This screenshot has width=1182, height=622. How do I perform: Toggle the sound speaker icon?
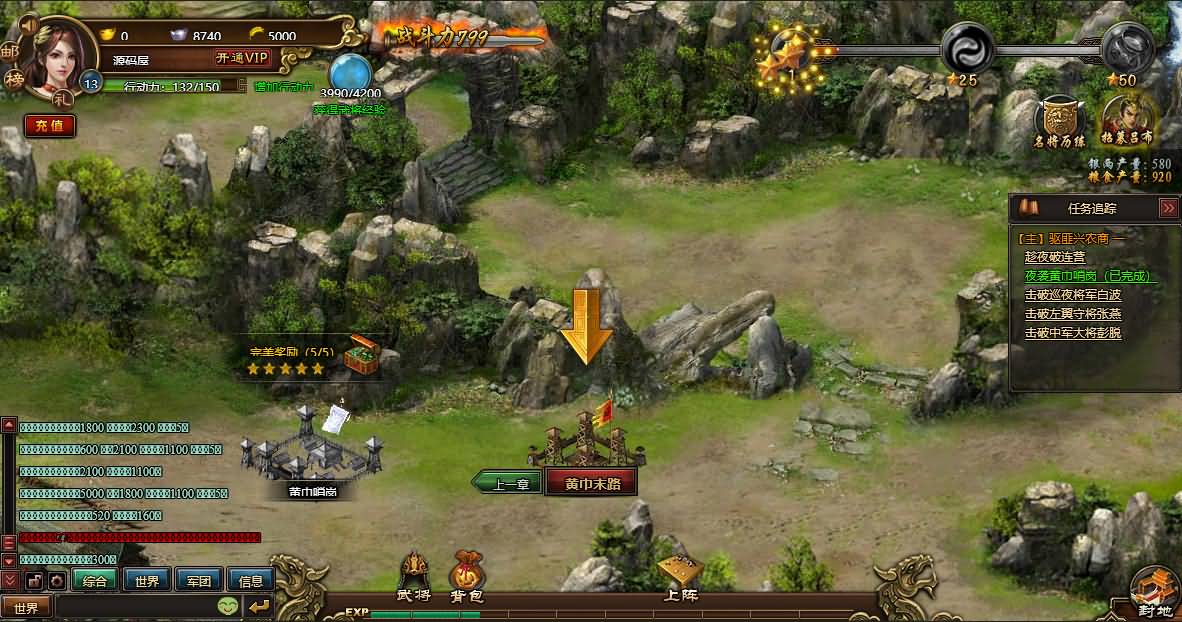coord(28,22)
